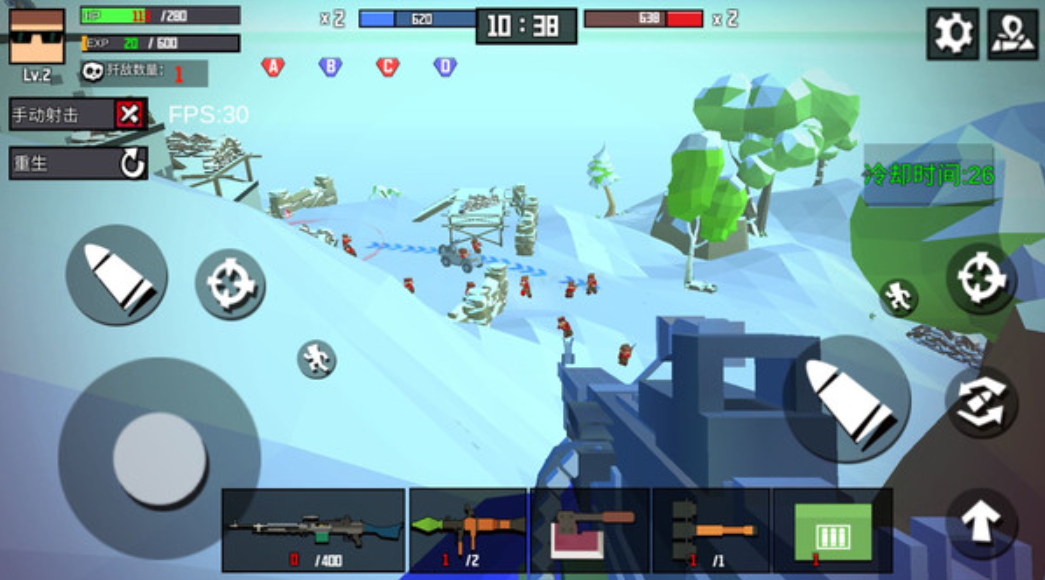Equip the RPG rocket launcher slot
The image size is (1045, 580).
(468, 530)
